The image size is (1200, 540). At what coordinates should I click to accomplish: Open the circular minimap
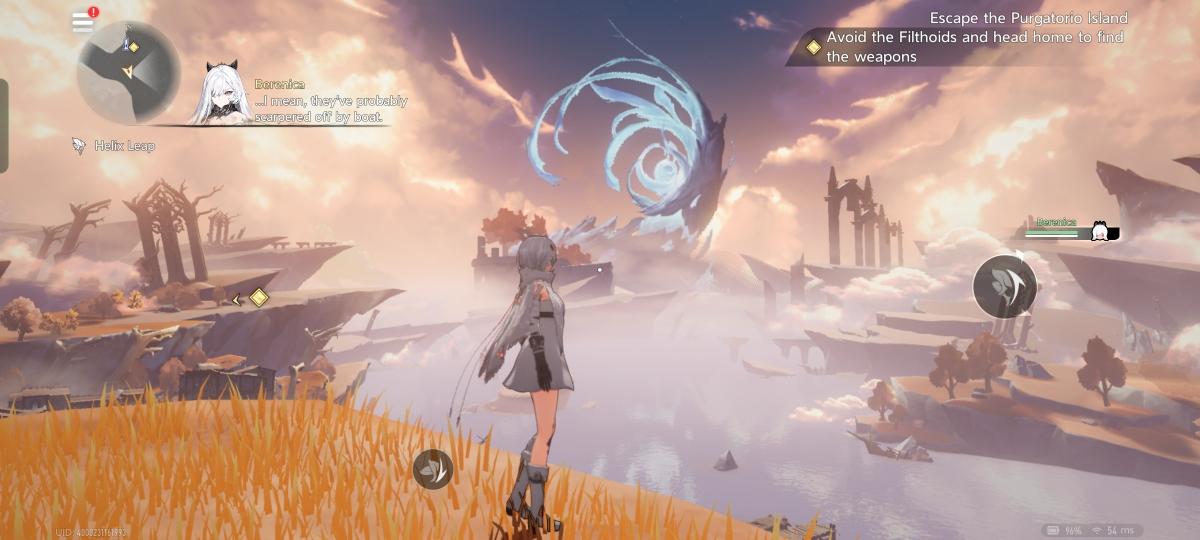click(x=128, y=72)
